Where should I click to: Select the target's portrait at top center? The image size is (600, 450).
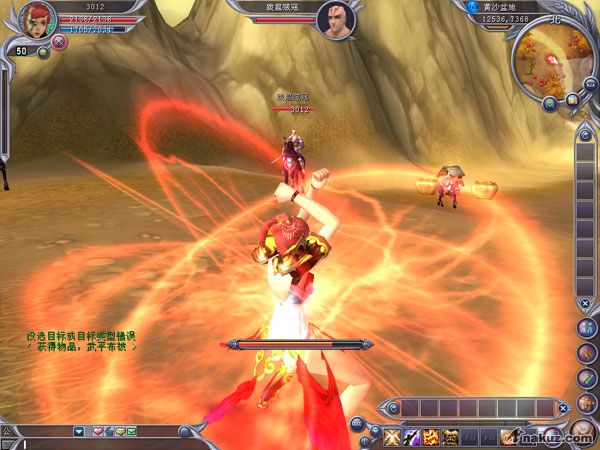336,19
